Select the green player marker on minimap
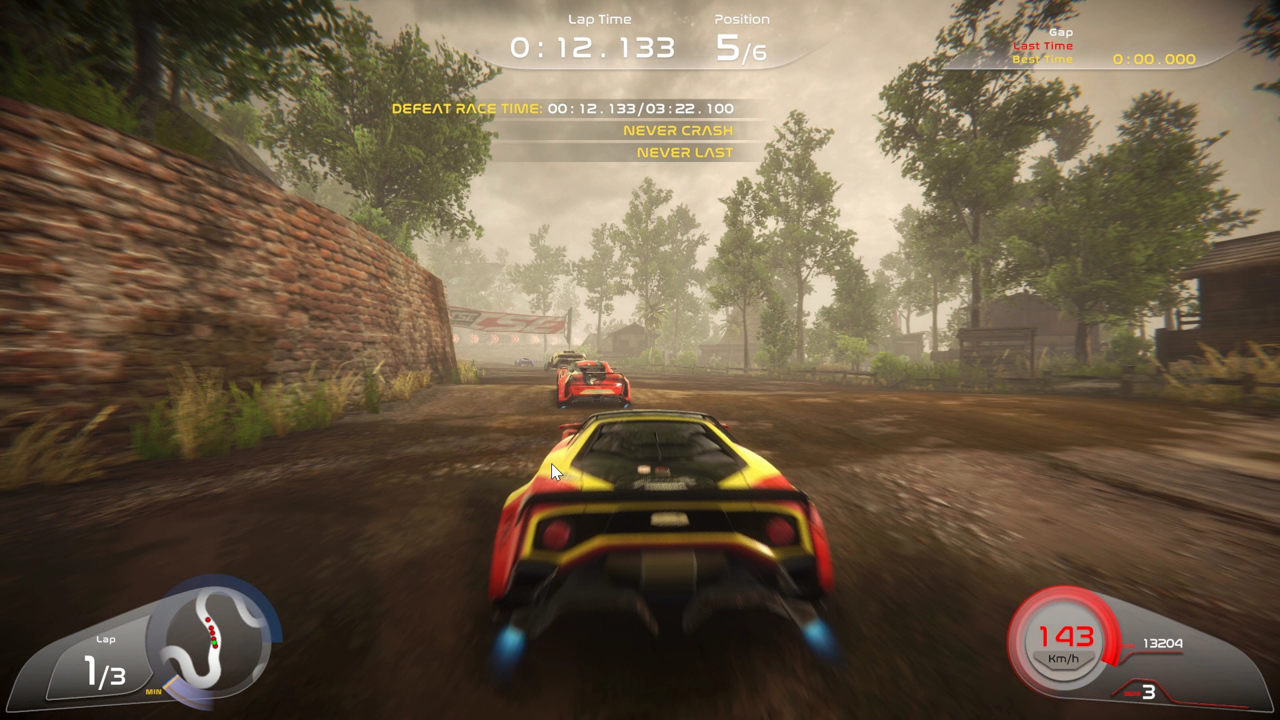 pos(214,642)
